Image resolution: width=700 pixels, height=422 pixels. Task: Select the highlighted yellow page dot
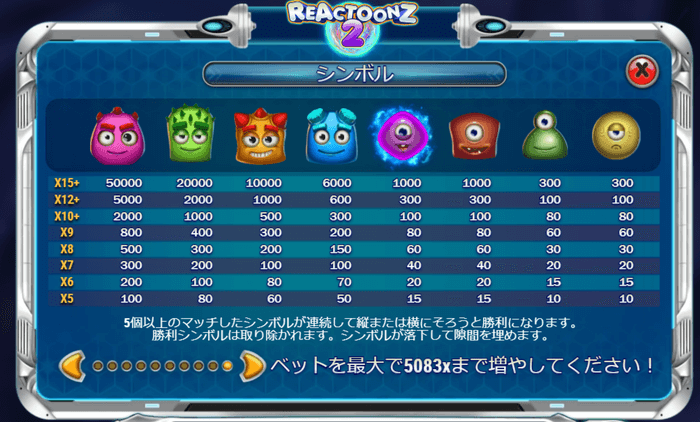point(228,366)
